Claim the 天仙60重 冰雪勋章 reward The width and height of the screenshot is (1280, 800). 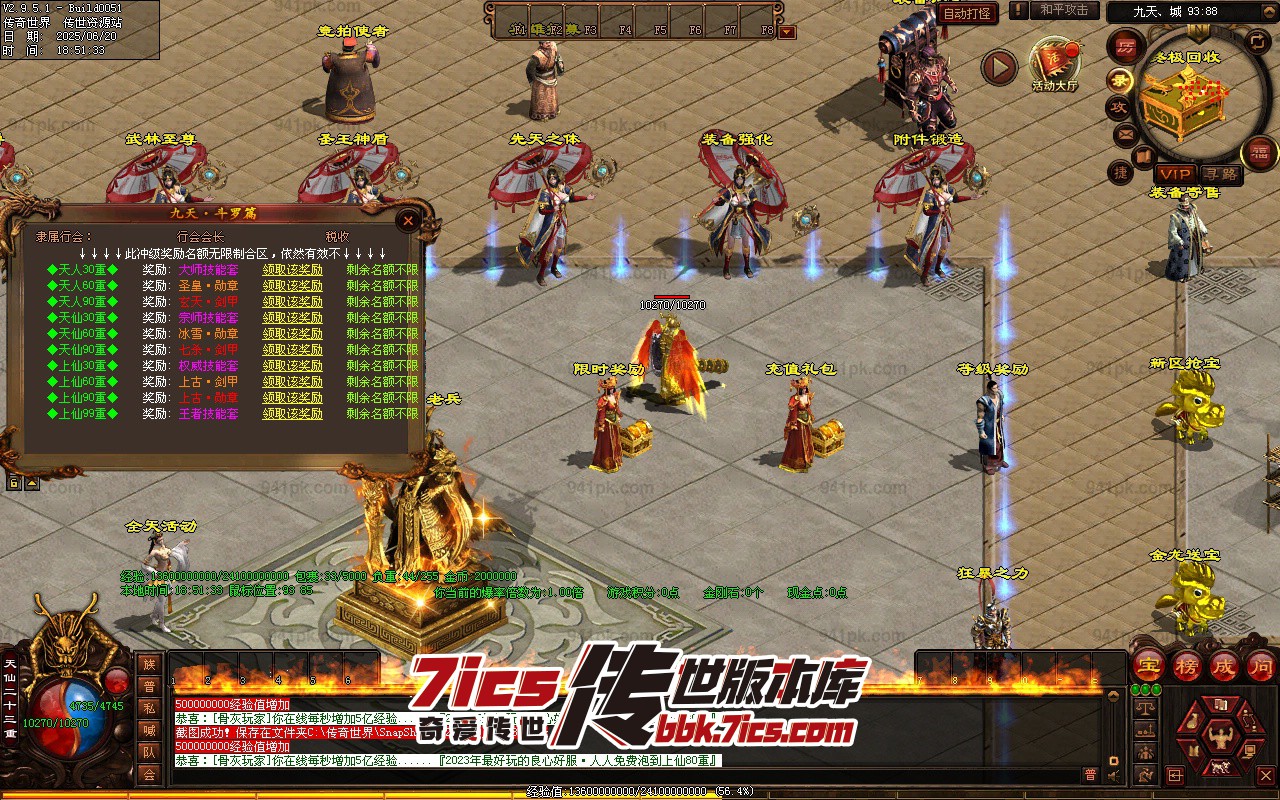click(292, 334)
